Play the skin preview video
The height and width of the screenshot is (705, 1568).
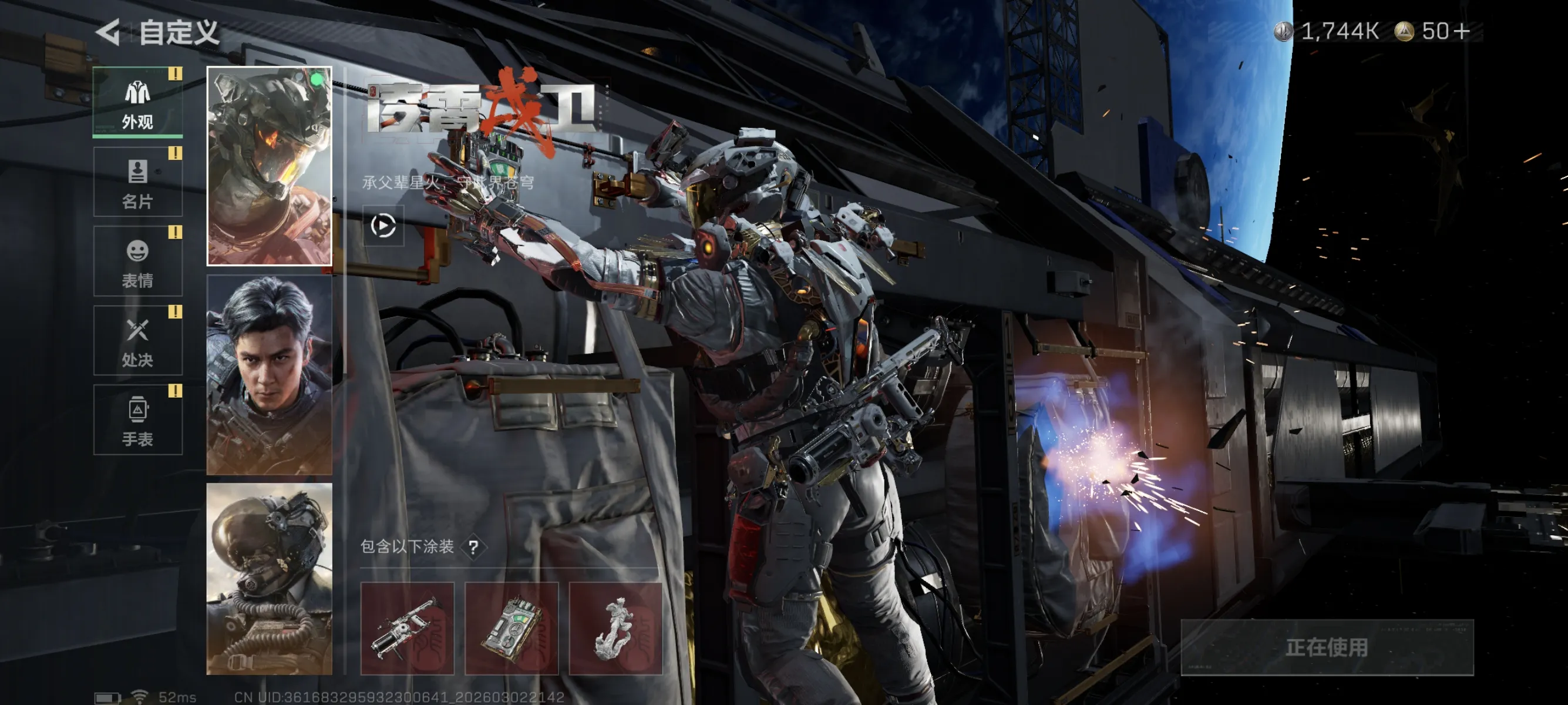tap(383, 225)
